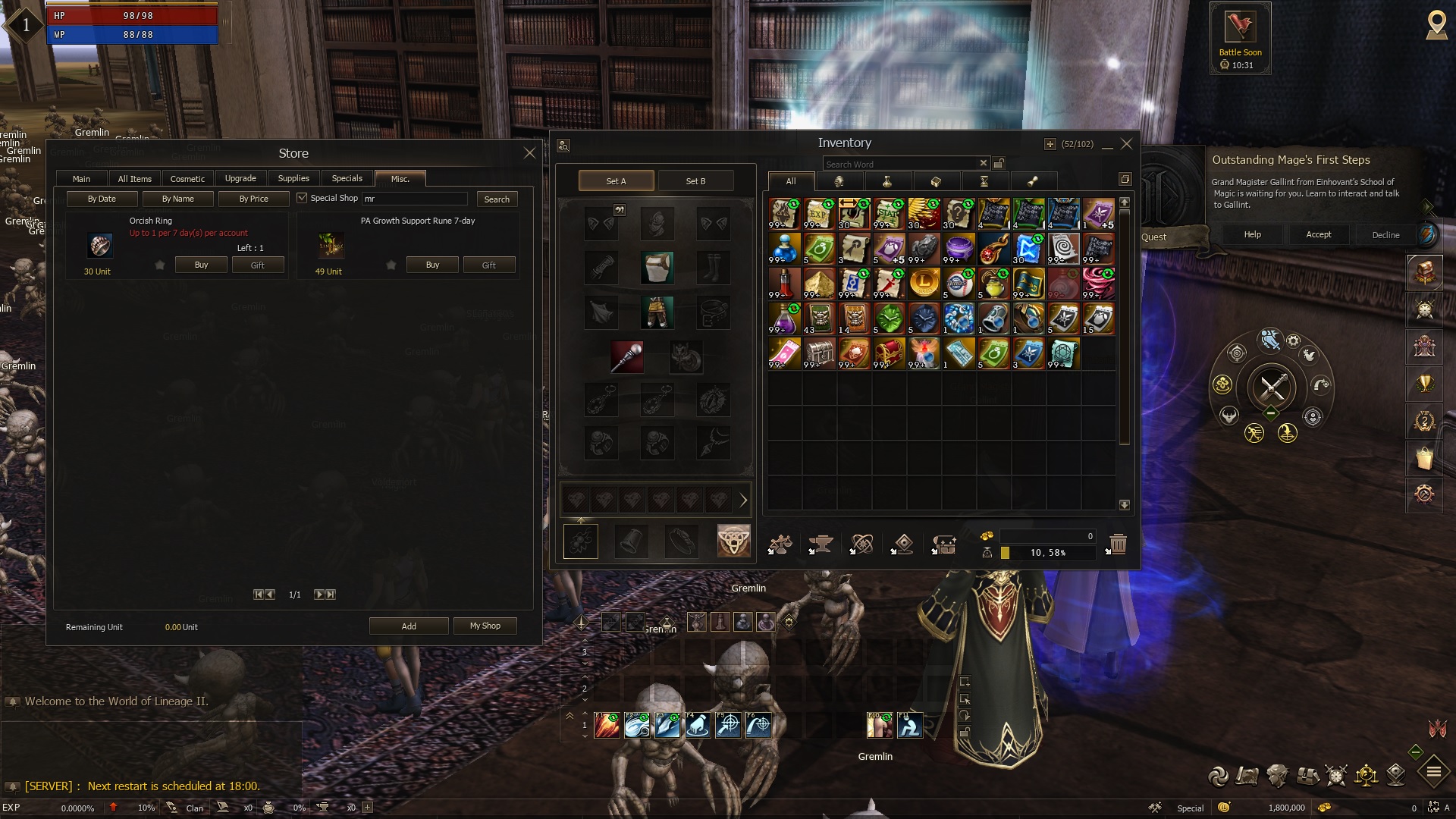Select equipment Set B
Screen dimensions: 1456x819
click(x=695, y=181)
